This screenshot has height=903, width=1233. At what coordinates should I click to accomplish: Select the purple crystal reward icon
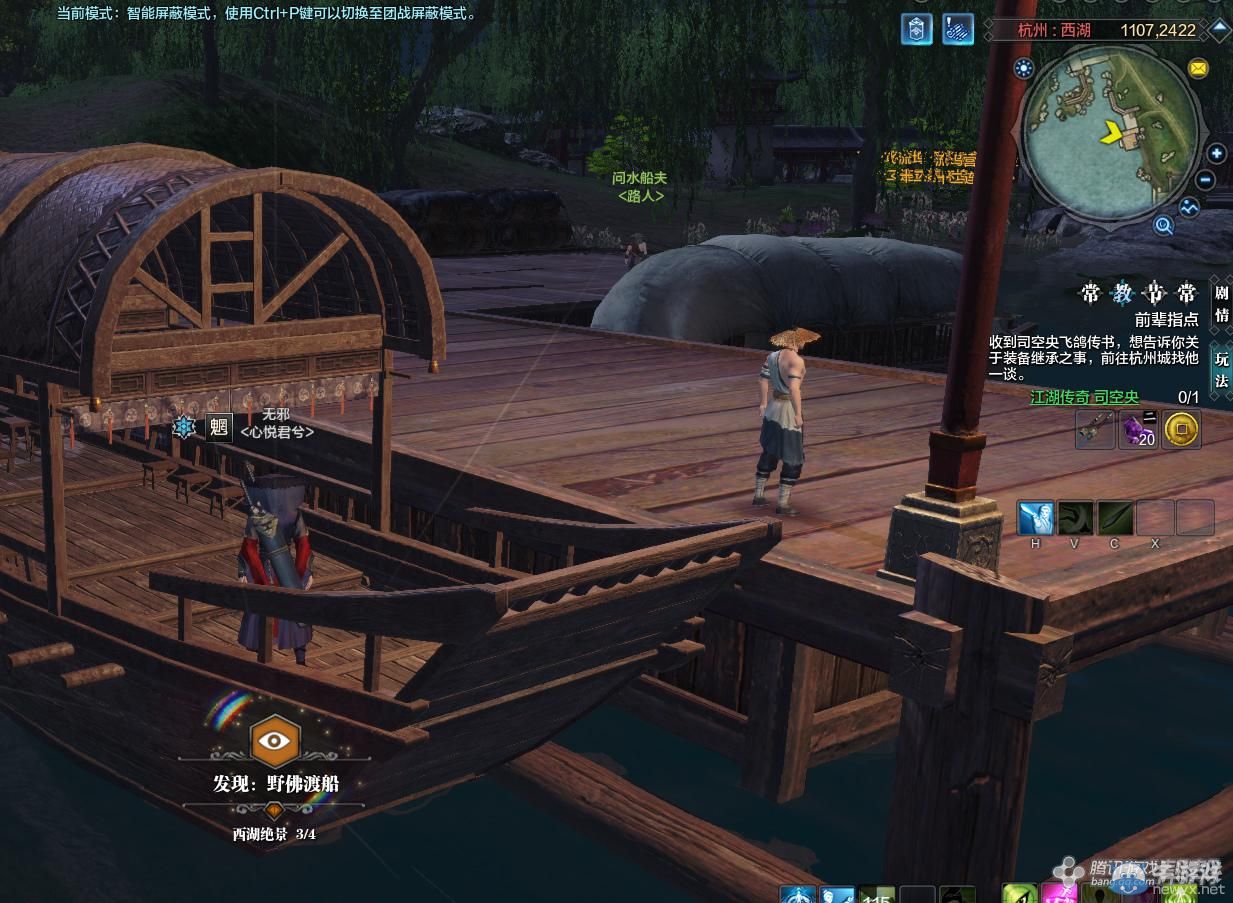(x=1138, y=429)
